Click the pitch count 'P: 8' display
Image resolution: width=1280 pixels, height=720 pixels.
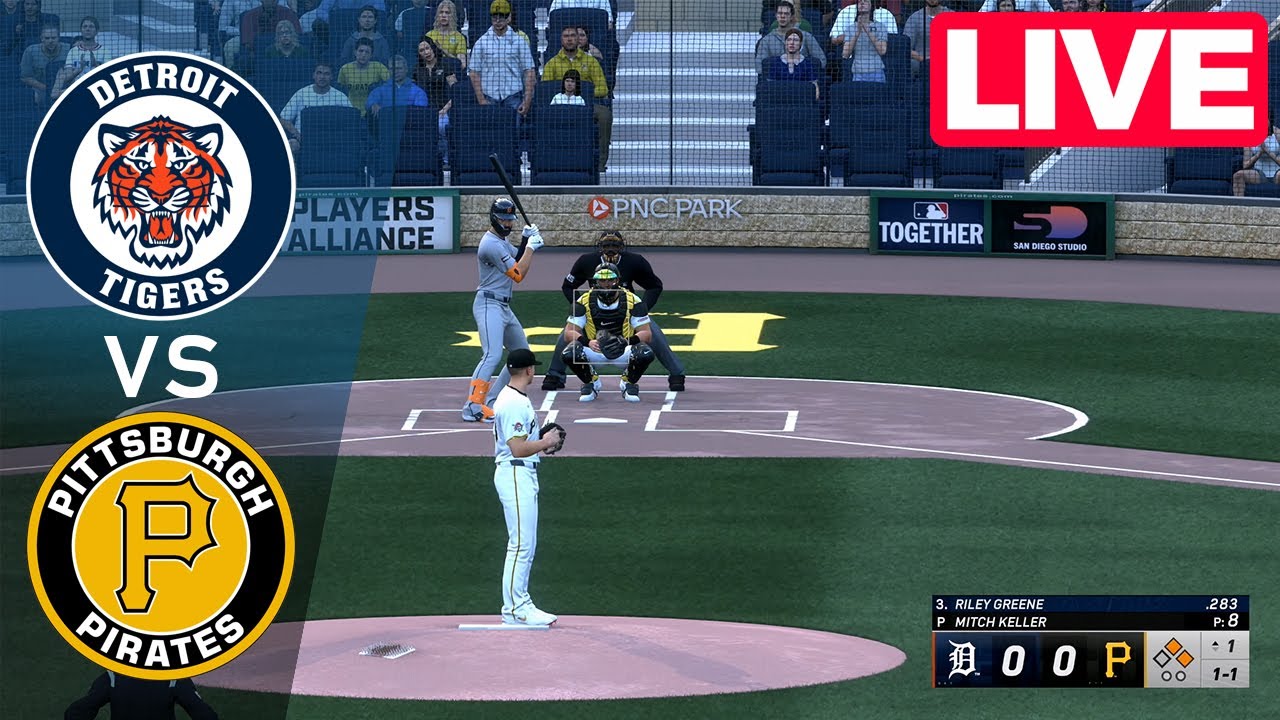pos(1228,620)
